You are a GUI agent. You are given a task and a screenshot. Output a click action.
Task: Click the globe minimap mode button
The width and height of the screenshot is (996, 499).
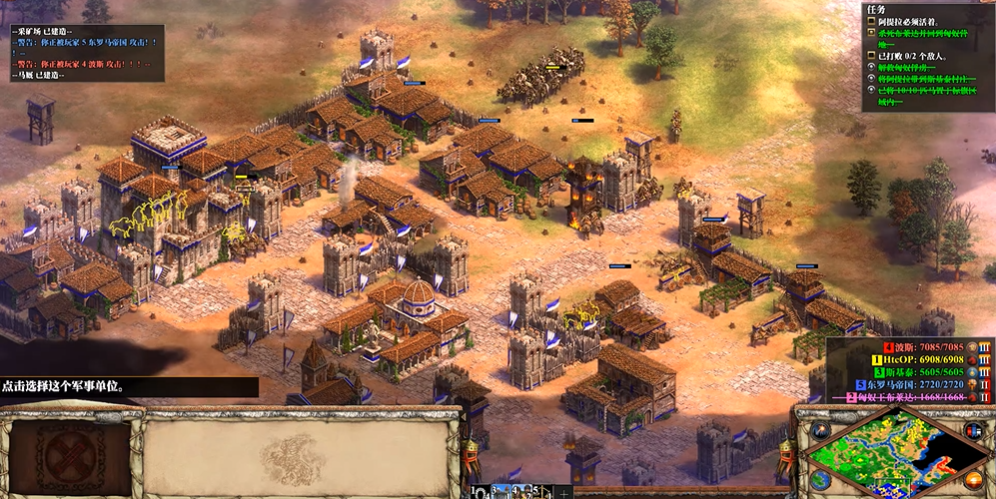tap(820, 481)
